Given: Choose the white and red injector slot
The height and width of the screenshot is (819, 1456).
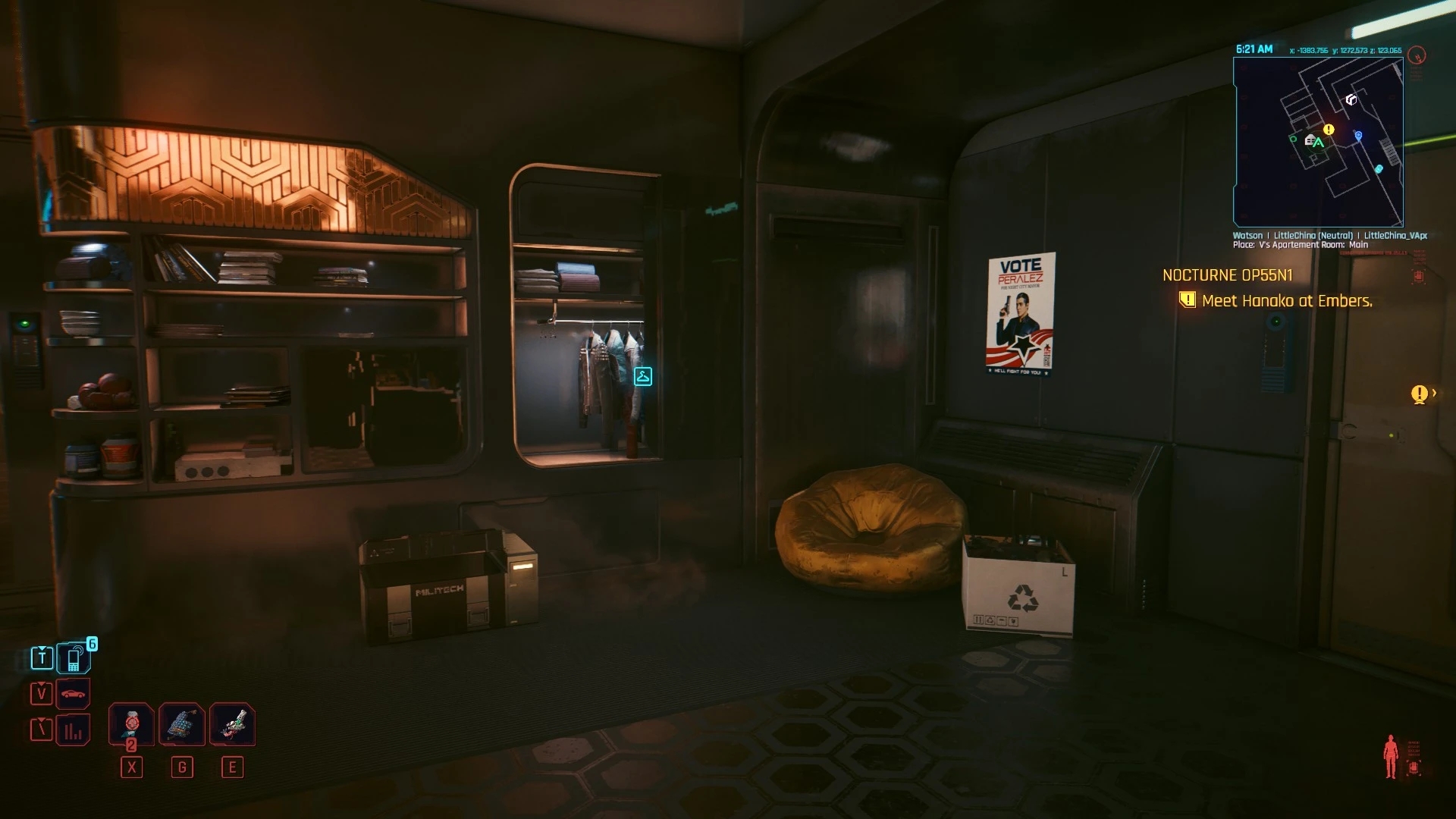Looking at the screenshot, I should tap(232, 724).
